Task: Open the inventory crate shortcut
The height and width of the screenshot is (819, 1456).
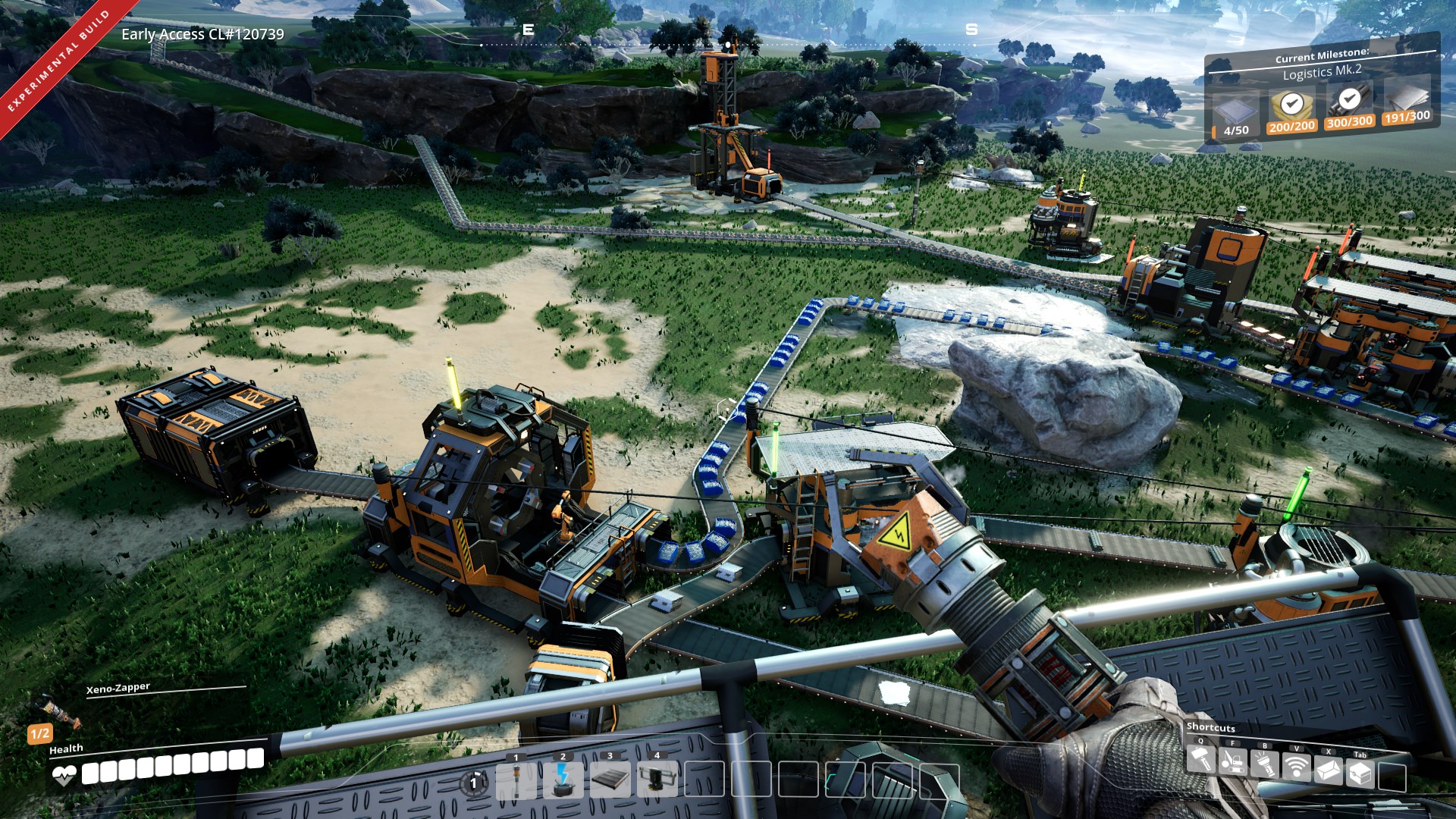Action: tap(1360, 773)
